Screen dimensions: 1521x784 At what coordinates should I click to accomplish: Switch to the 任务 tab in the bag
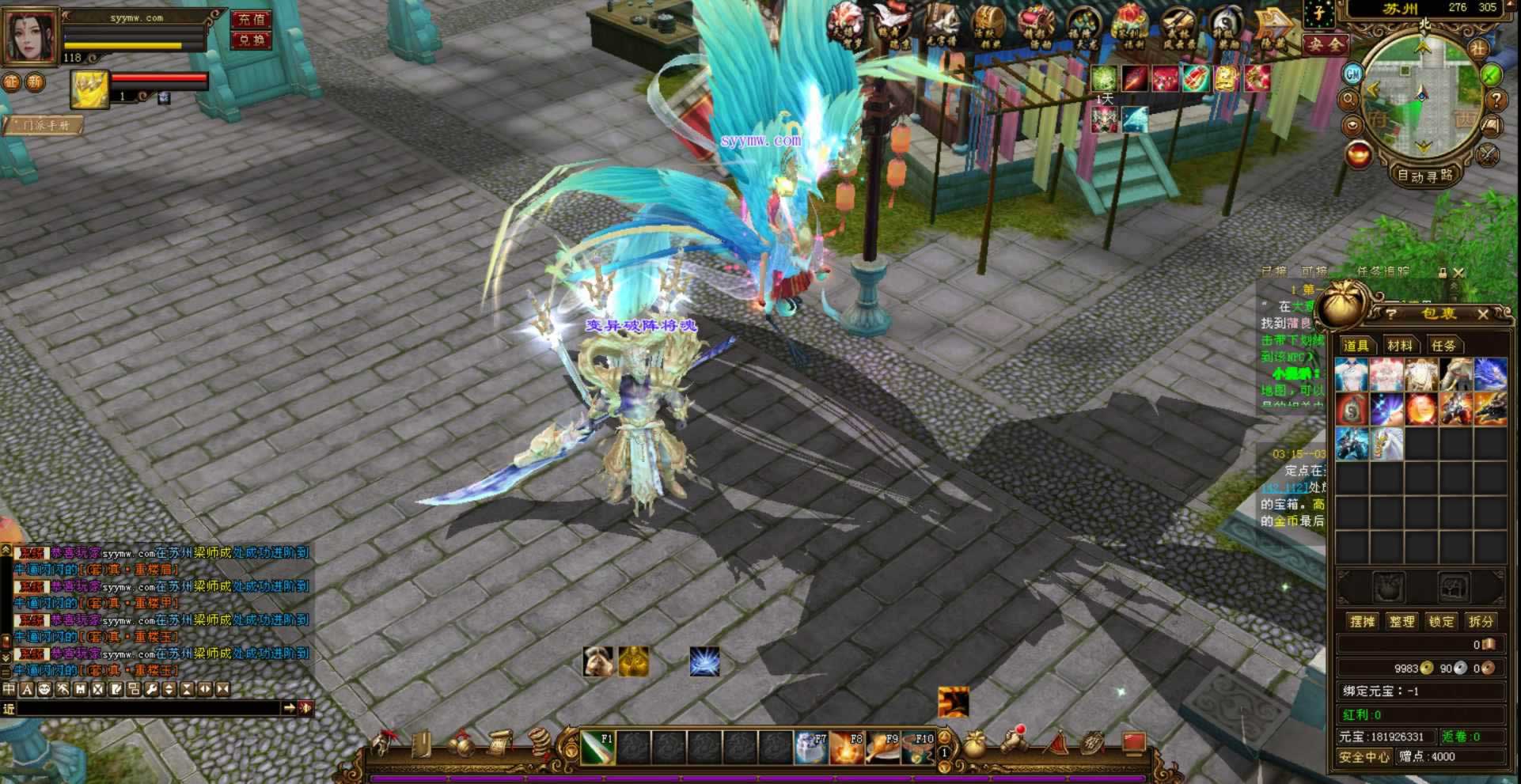click(x=1443, y=346)
